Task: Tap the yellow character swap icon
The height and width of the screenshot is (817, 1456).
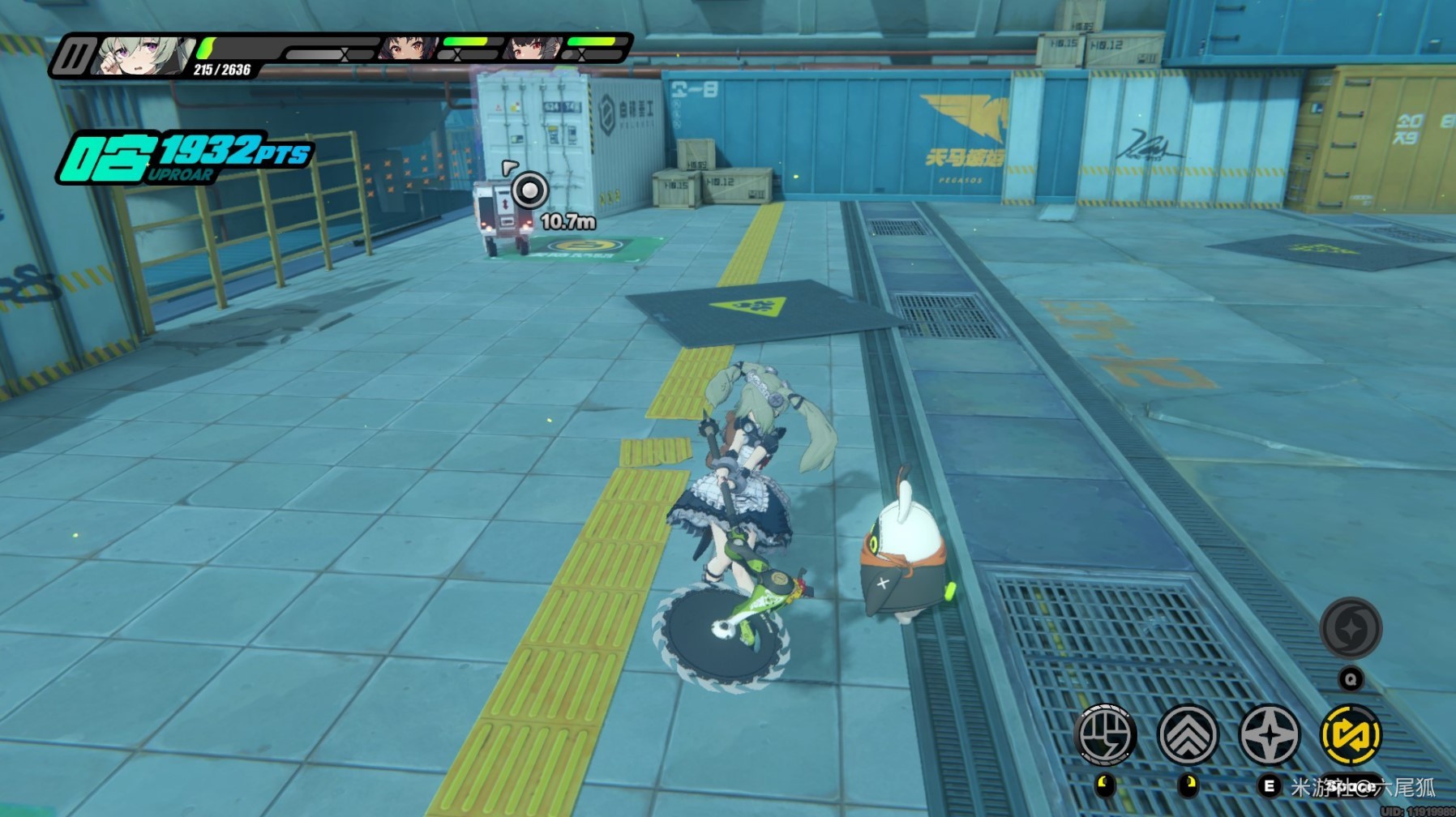Action: [x=1351, y=735]
